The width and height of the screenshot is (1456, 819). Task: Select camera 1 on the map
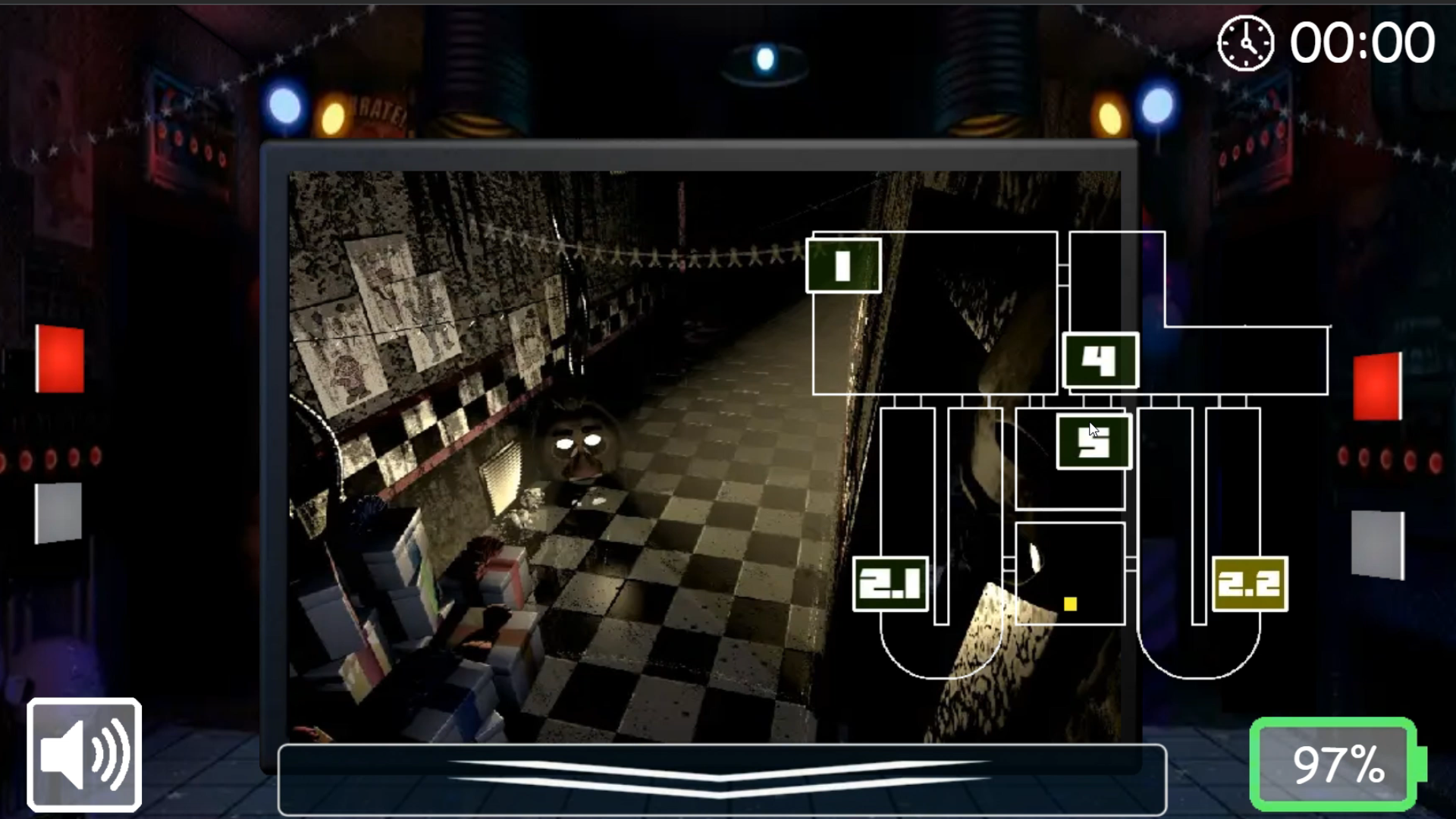843,267
